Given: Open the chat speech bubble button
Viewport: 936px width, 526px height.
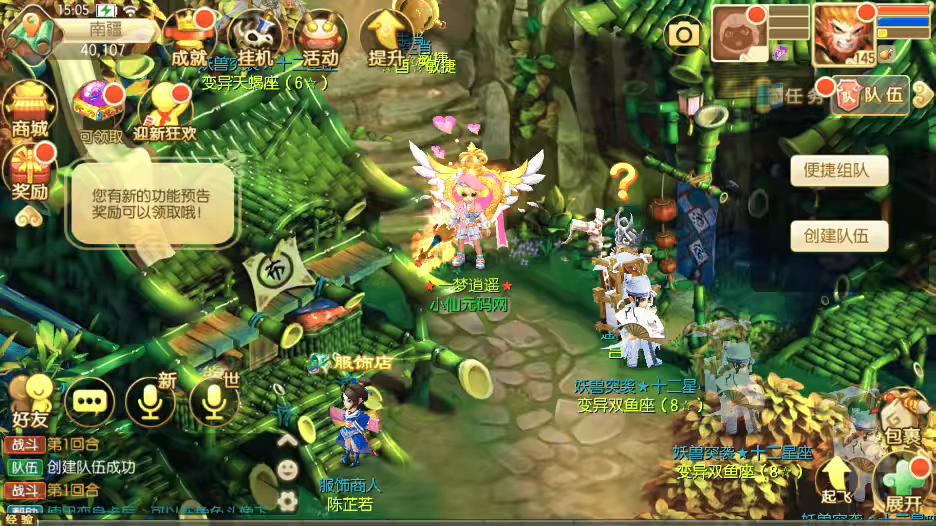Looking at the screenshot, I should pyautogui.click(x=89, y=401).
